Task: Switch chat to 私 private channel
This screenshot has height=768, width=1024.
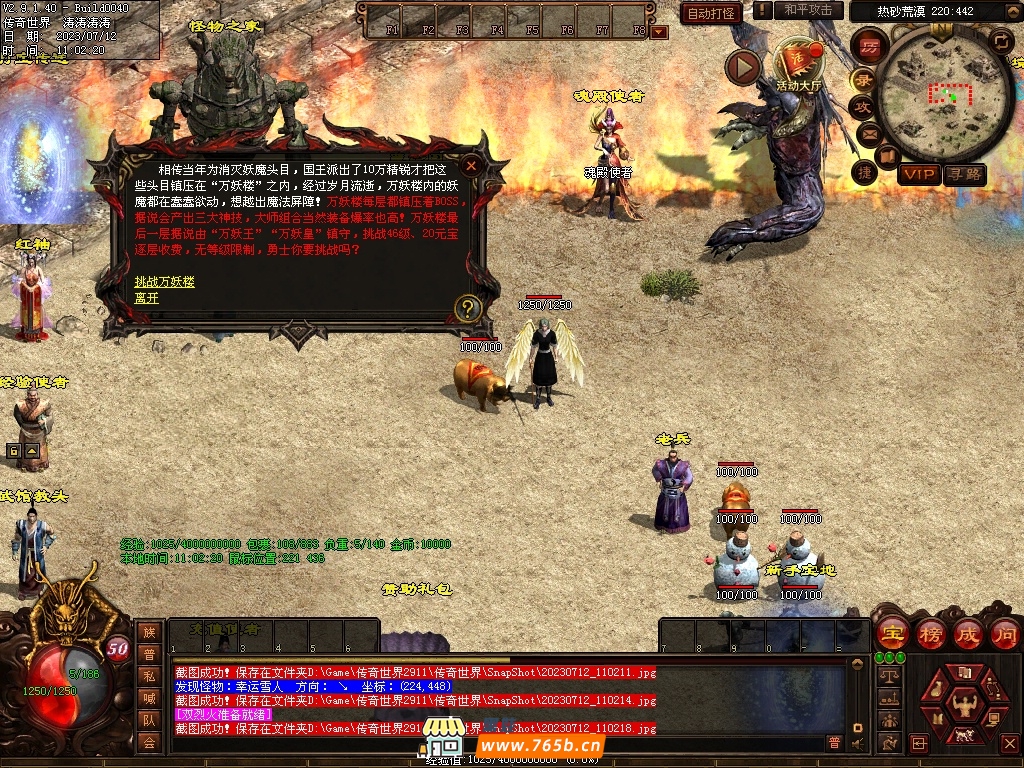Action: (x=148, y=677)
